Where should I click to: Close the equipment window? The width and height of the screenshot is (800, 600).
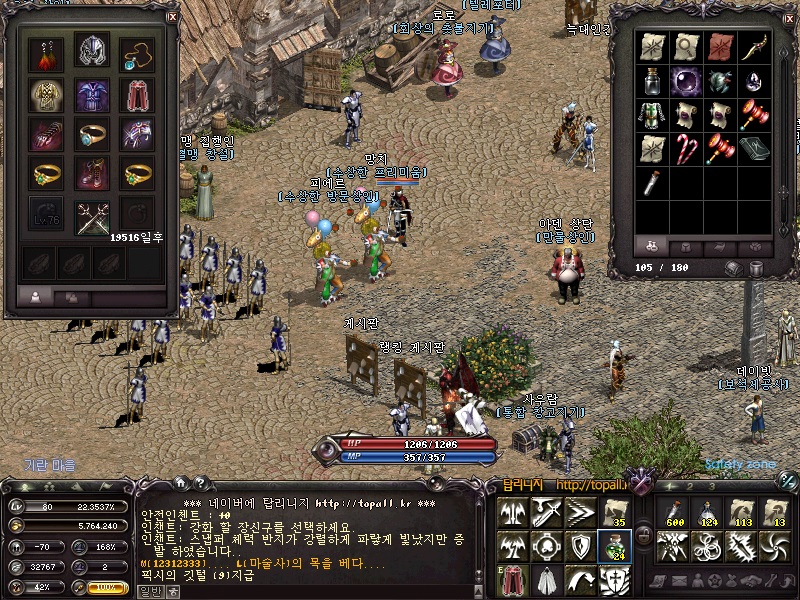tap(172, 17)
